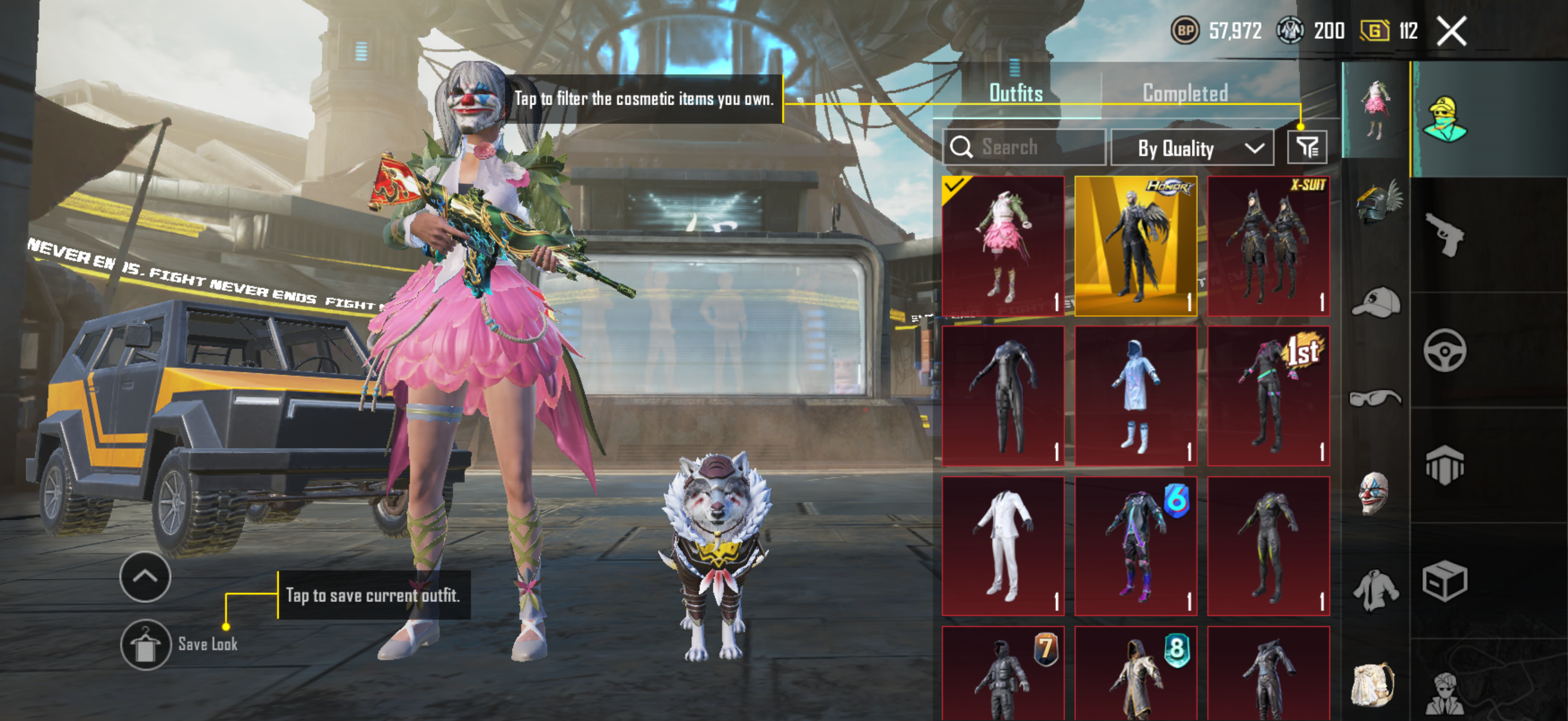Image resolution: width=1568 pixels, height=721 pixels.
Task: Open the backpack category
Action: point(1372,685)
